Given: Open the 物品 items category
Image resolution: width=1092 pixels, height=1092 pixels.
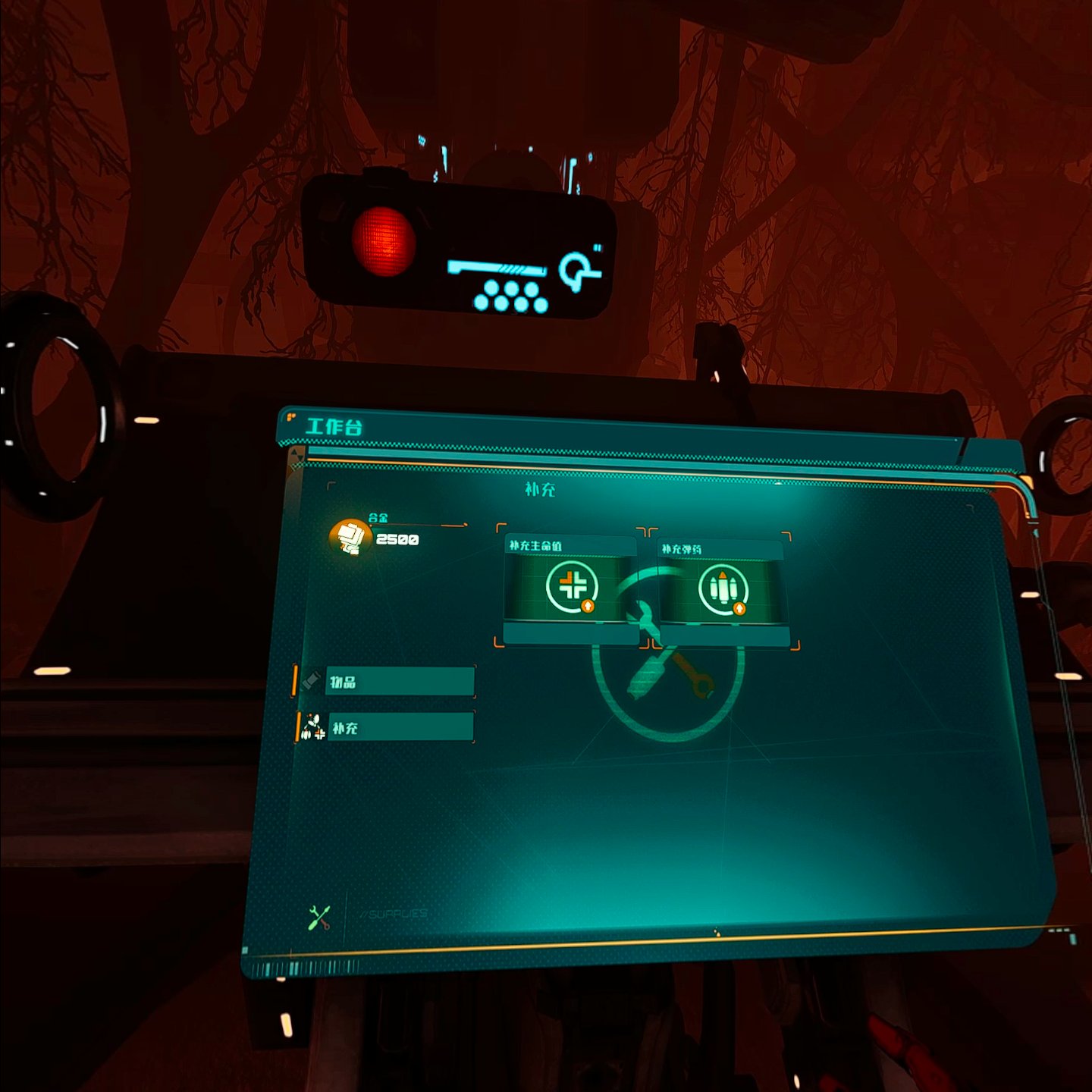Looking at the screenshot, I should click(x=399, y=682).
